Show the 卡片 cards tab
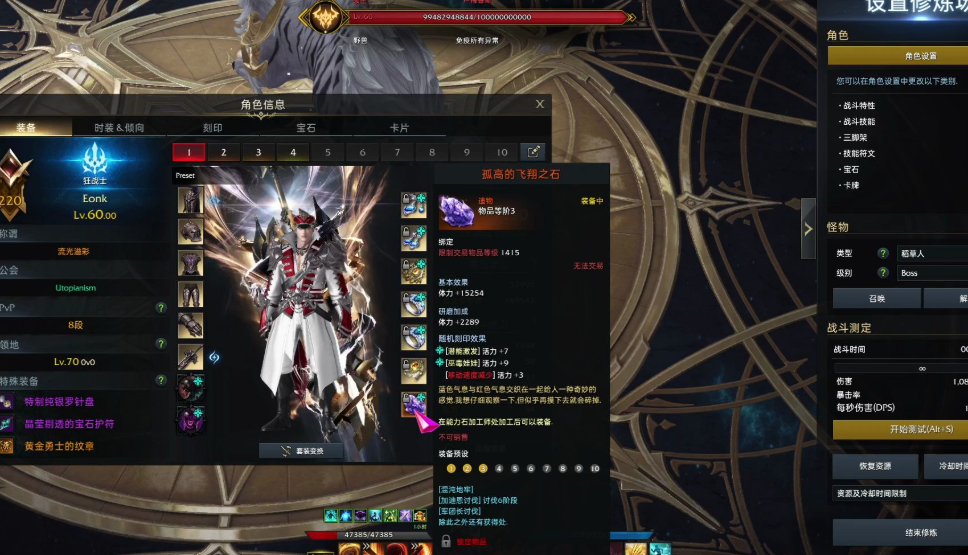 point(398,128)
